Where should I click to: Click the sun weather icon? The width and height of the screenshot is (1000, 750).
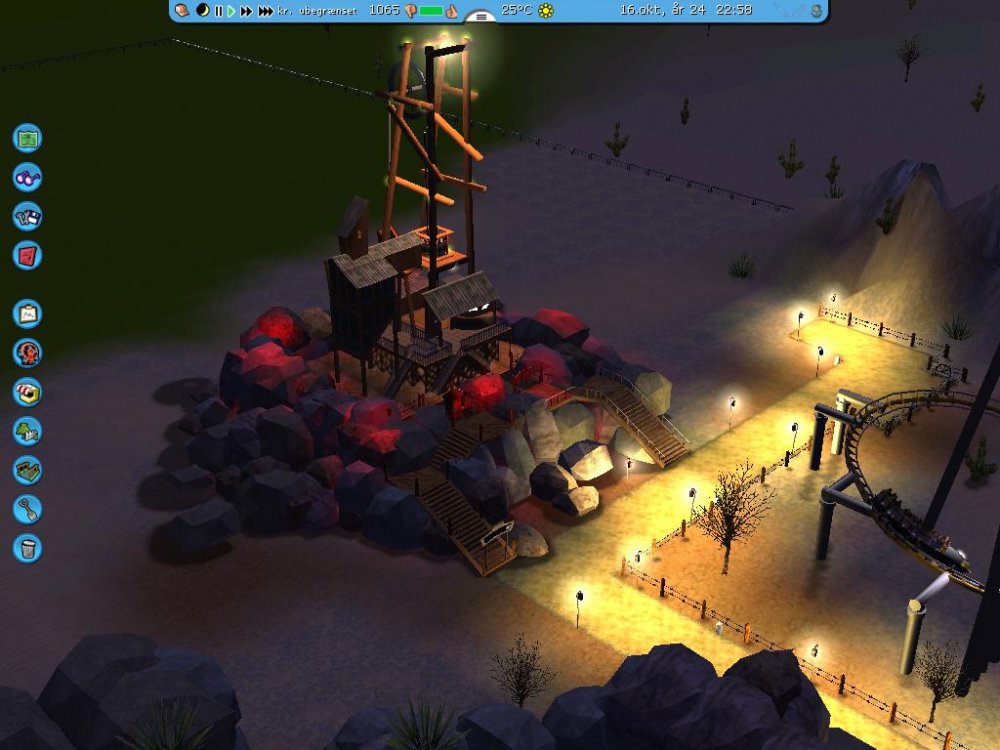(545, 11)
